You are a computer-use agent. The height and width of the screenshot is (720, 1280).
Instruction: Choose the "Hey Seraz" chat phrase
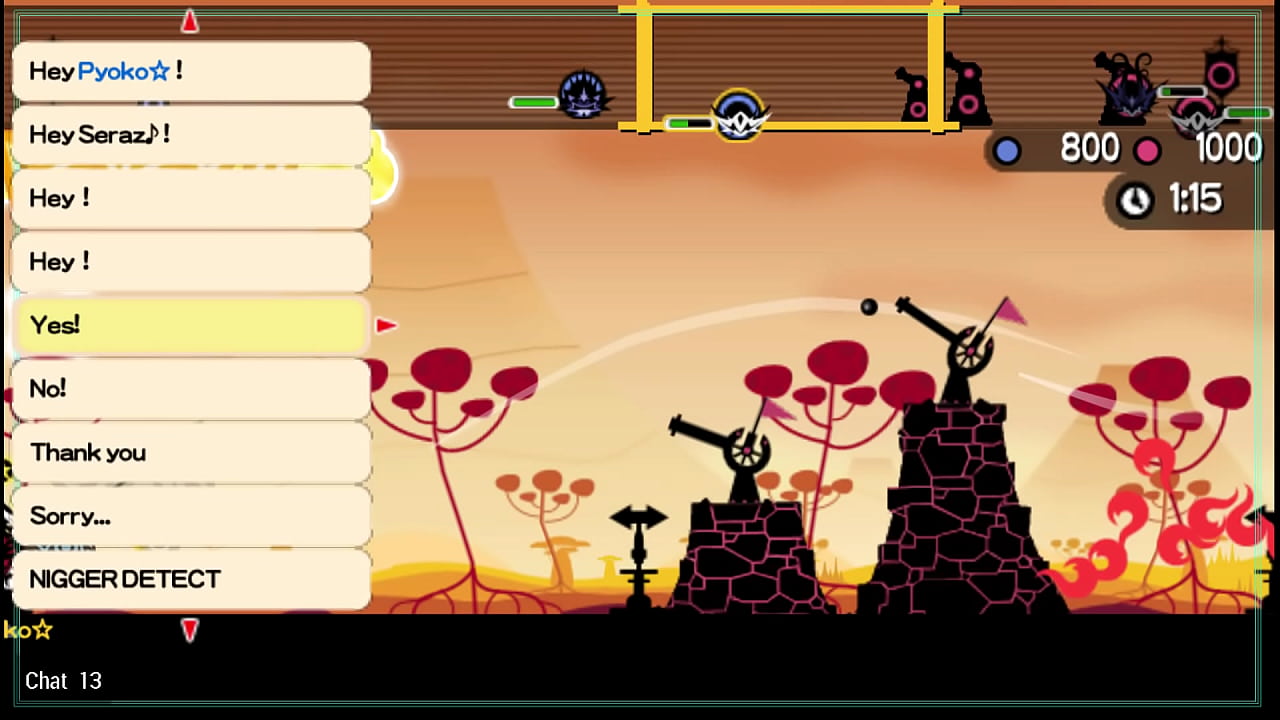(190, 135)
